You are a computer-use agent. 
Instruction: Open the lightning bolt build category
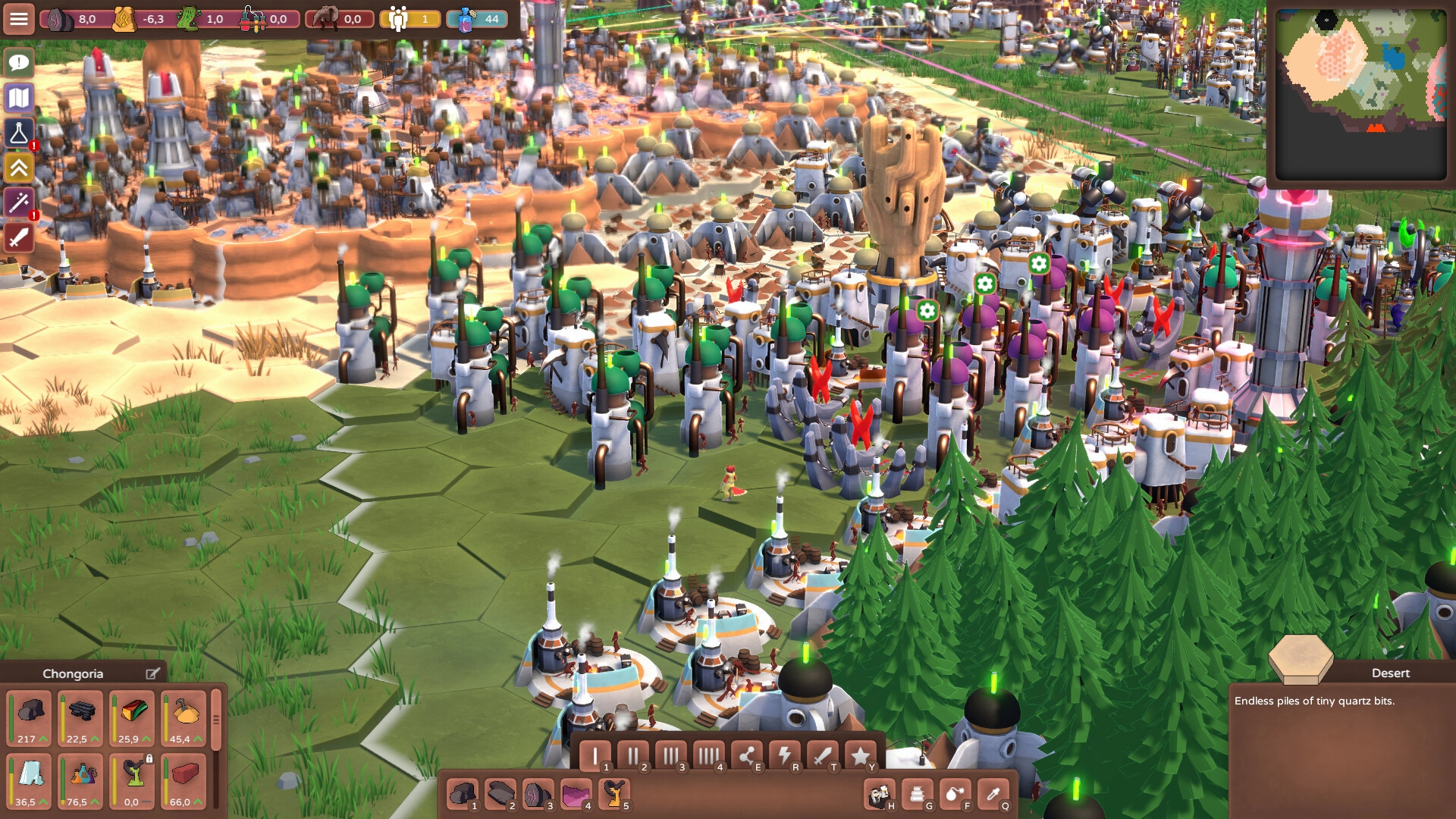pyautogui.click(x=784, y=756)
